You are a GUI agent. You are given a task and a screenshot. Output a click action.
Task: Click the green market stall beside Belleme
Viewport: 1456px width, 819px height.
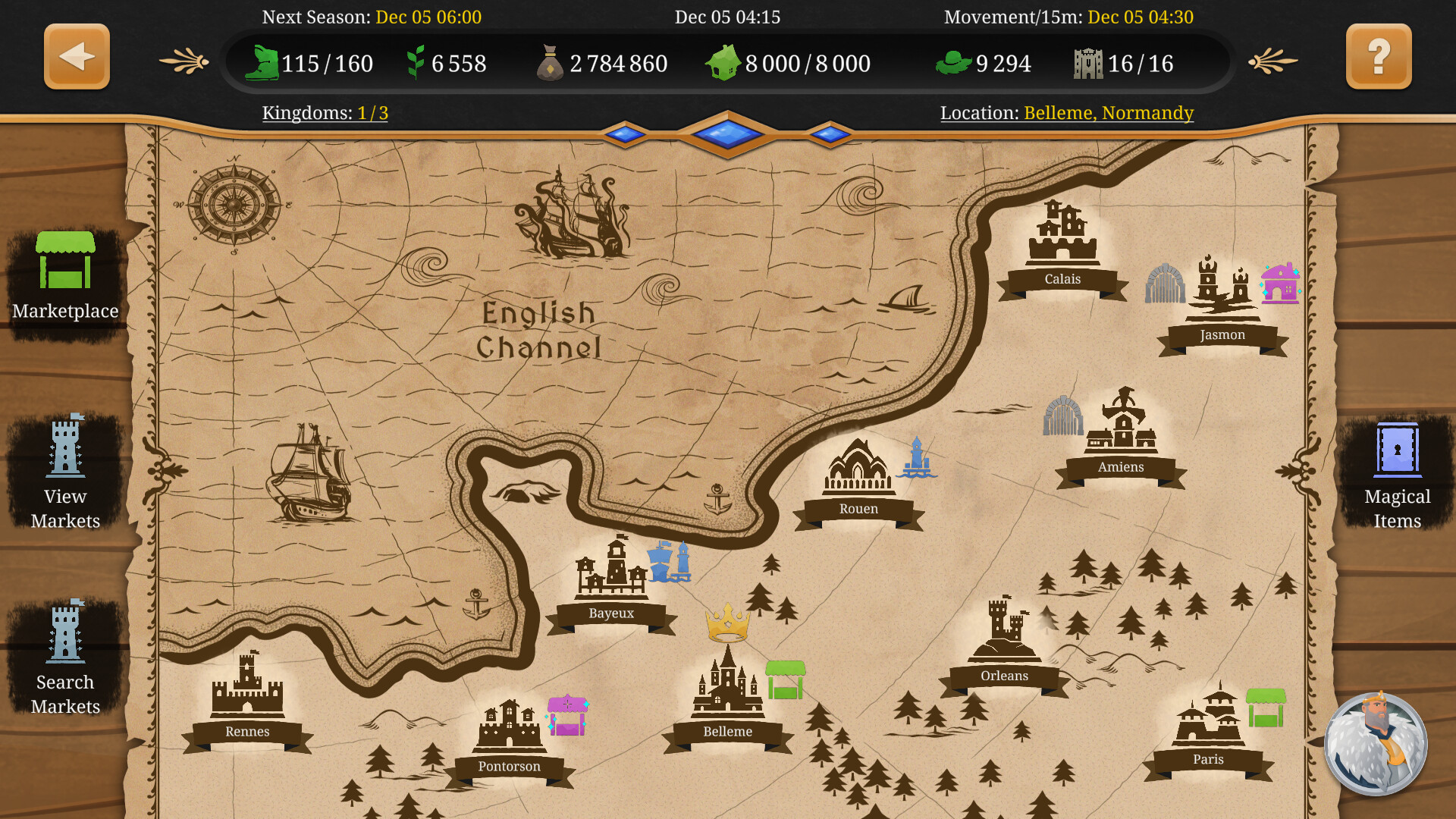pos(784,678)
